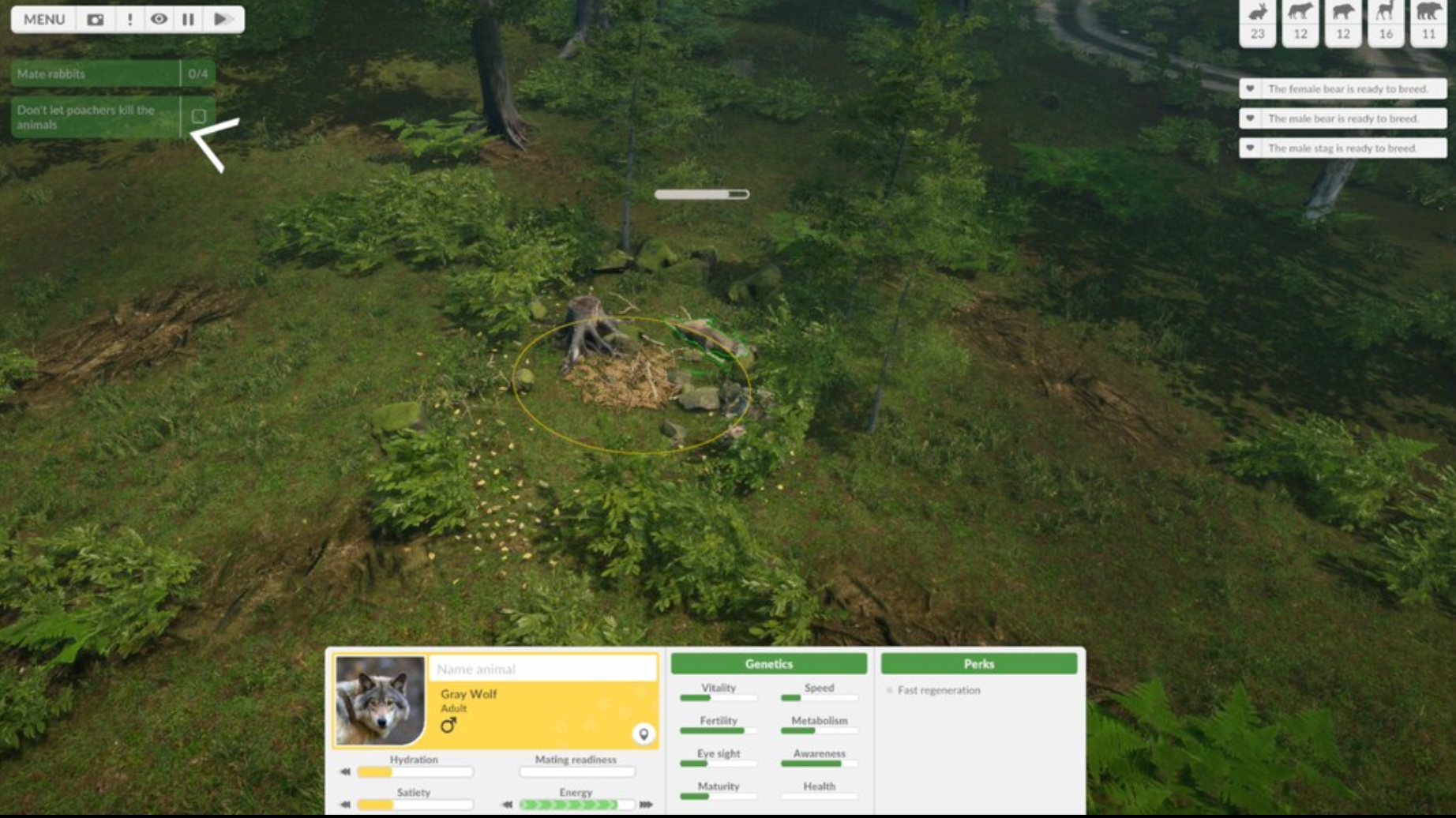Check the poachers objective checkbox

tap(199, 116)
